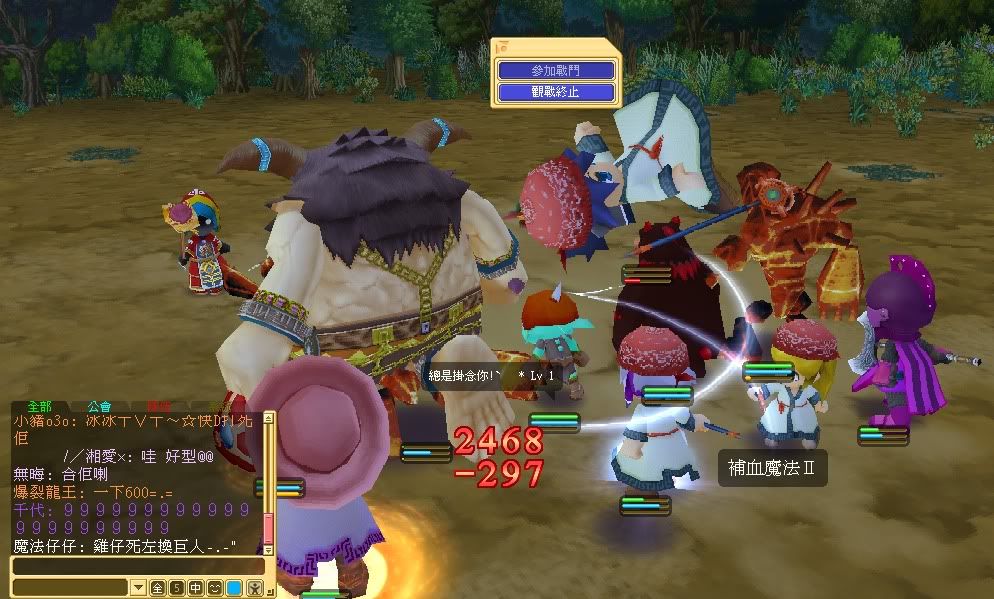Open the smiley emoticon picker
Viewport: 994px width, 599px height.
point(214,587)
